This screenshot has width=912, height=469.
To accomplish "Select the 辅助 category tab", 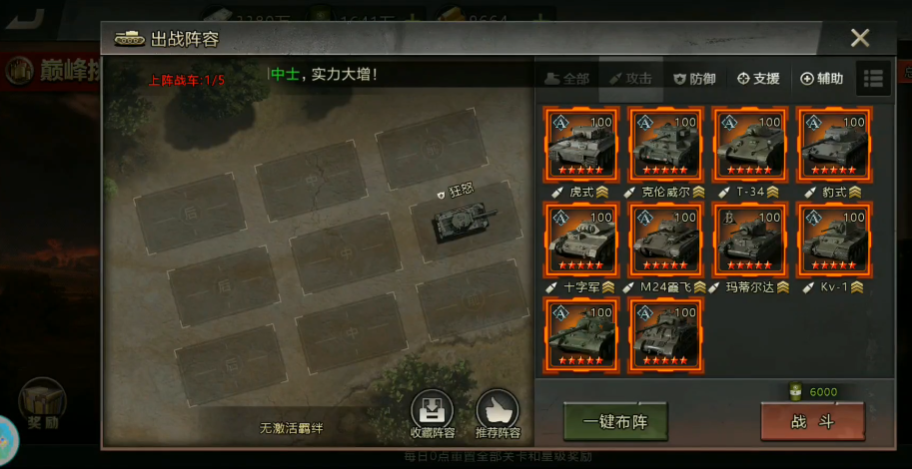I will (822, 78).
